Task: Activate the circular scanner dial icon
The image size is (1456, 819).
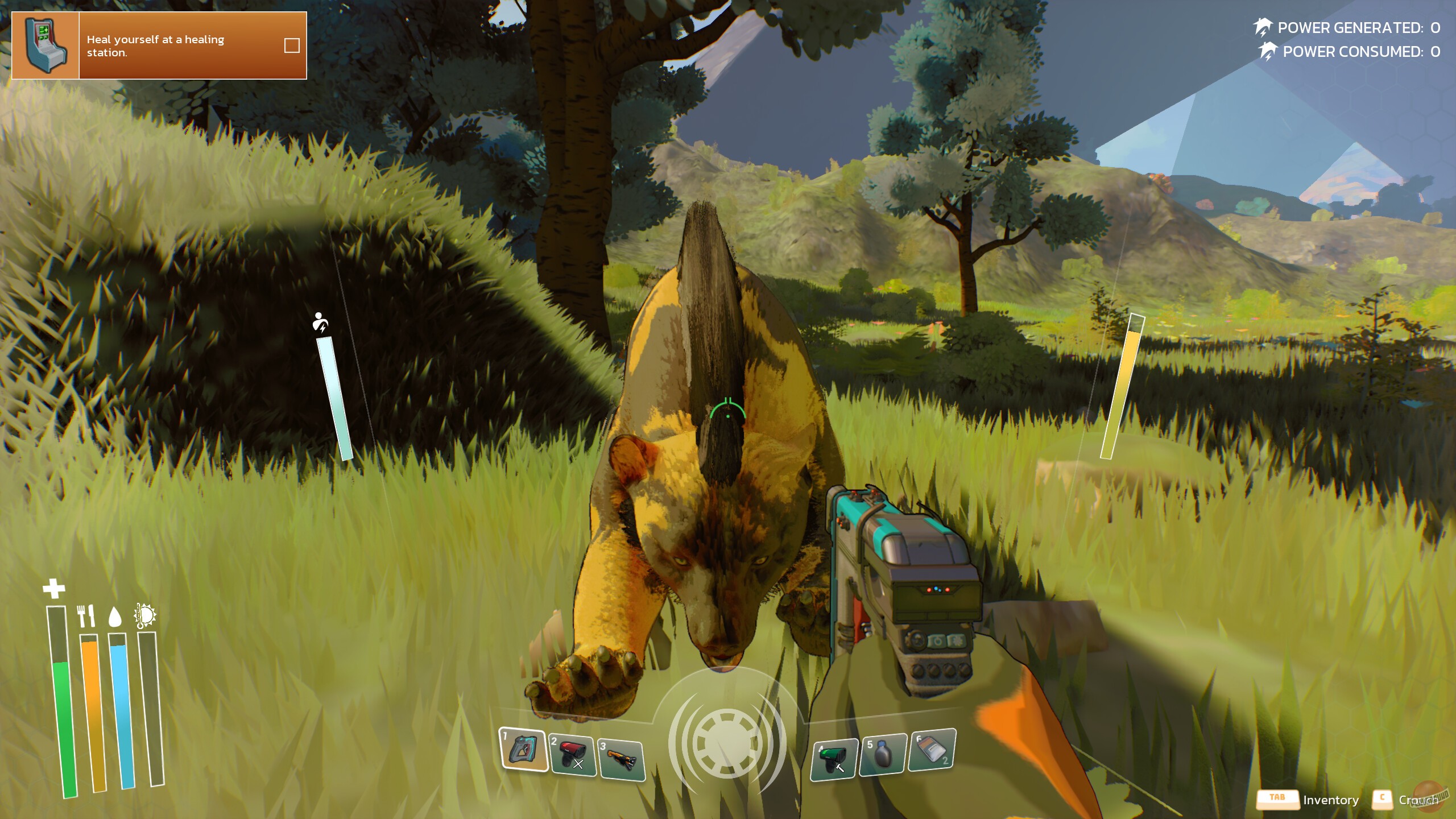Action: (727, 743)
